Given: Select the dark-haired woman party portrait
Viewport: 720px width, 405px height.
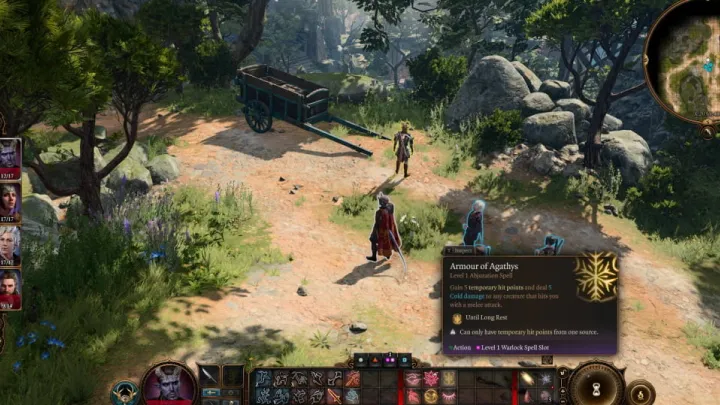Looking at the screenshot, I should 9,200.
